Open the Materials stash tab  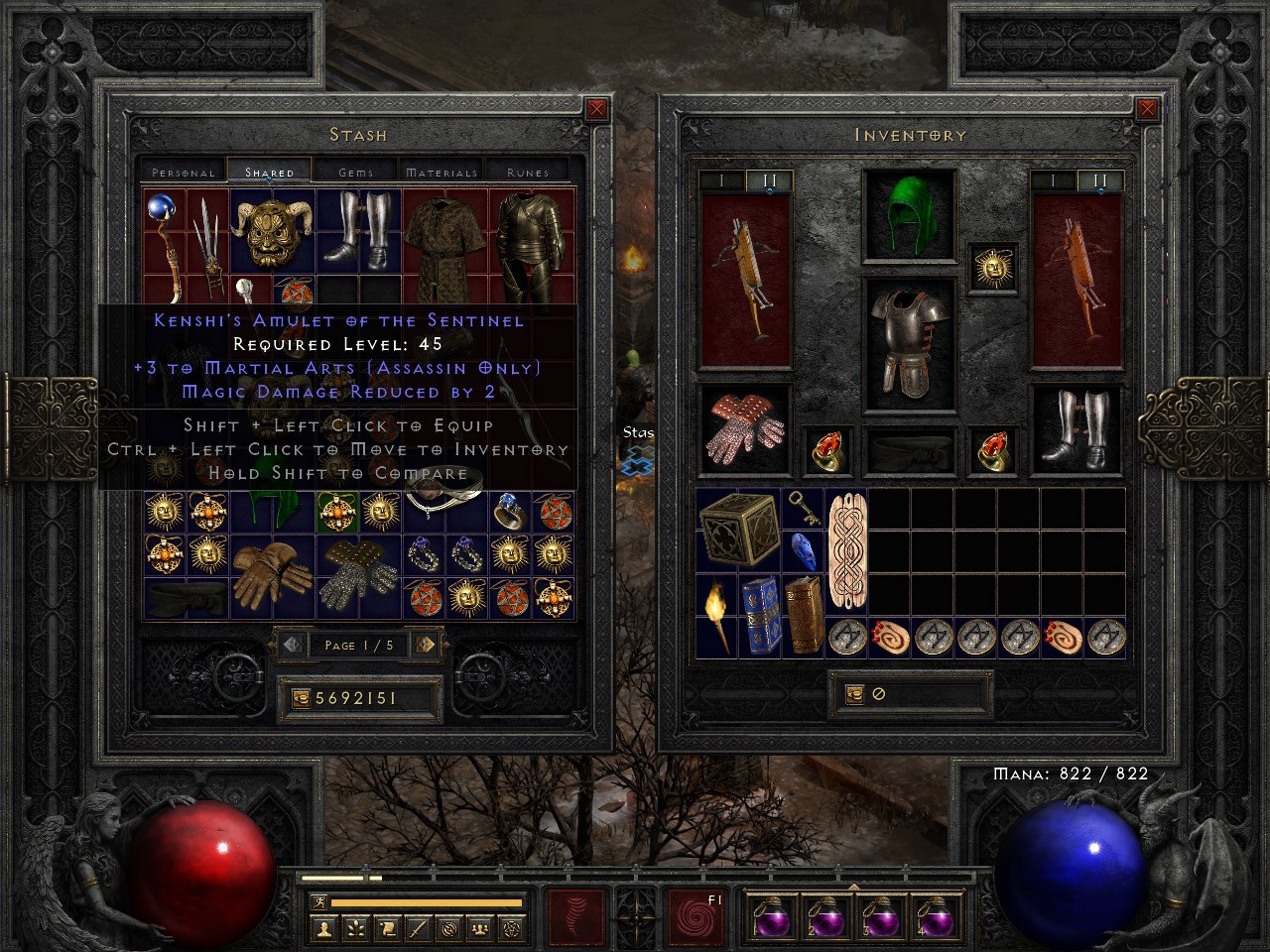coord(441,171)
